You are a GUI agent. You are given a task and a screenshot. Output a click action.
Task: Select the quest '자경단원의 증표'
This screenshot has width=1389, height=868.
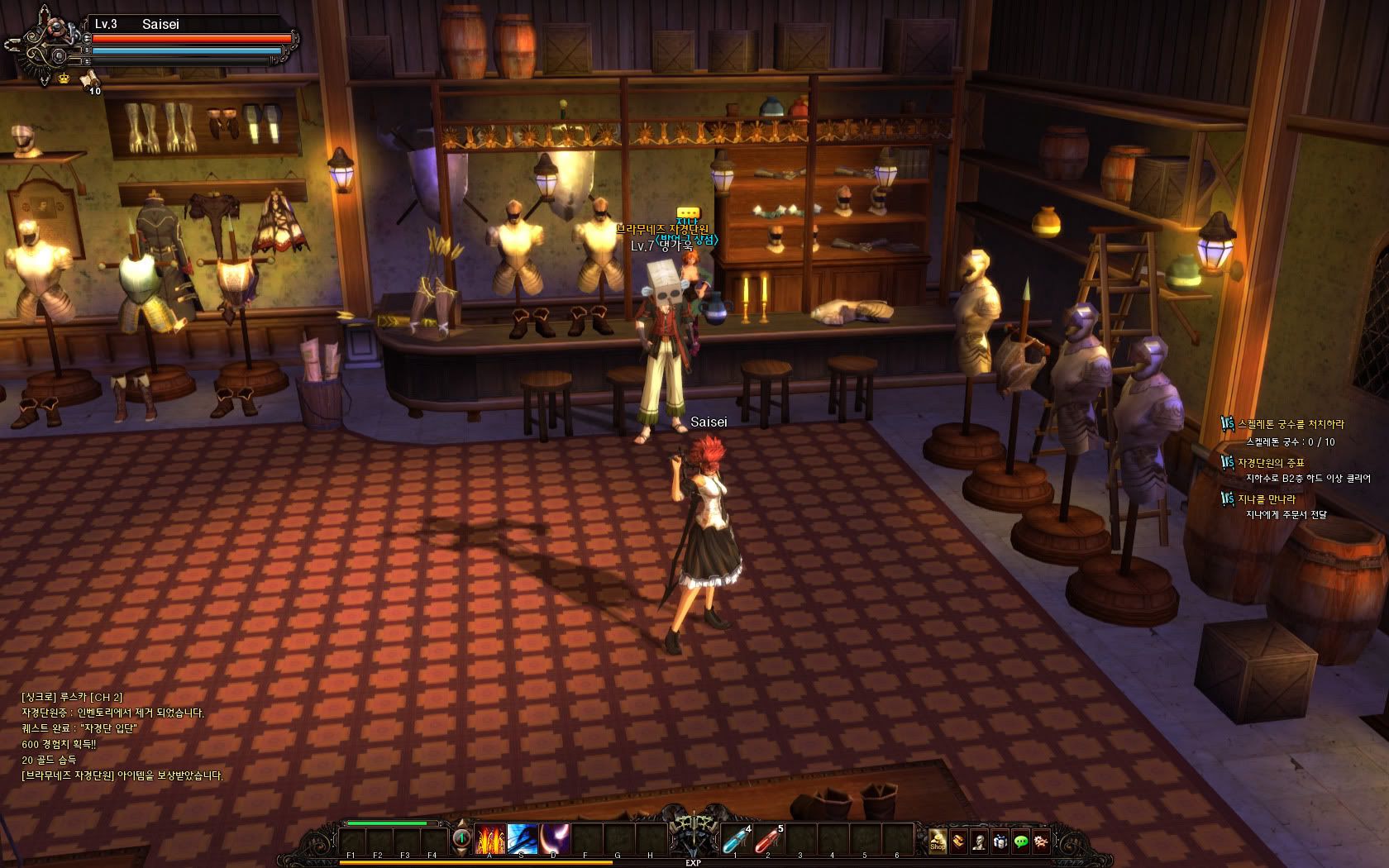point(1270,462)
